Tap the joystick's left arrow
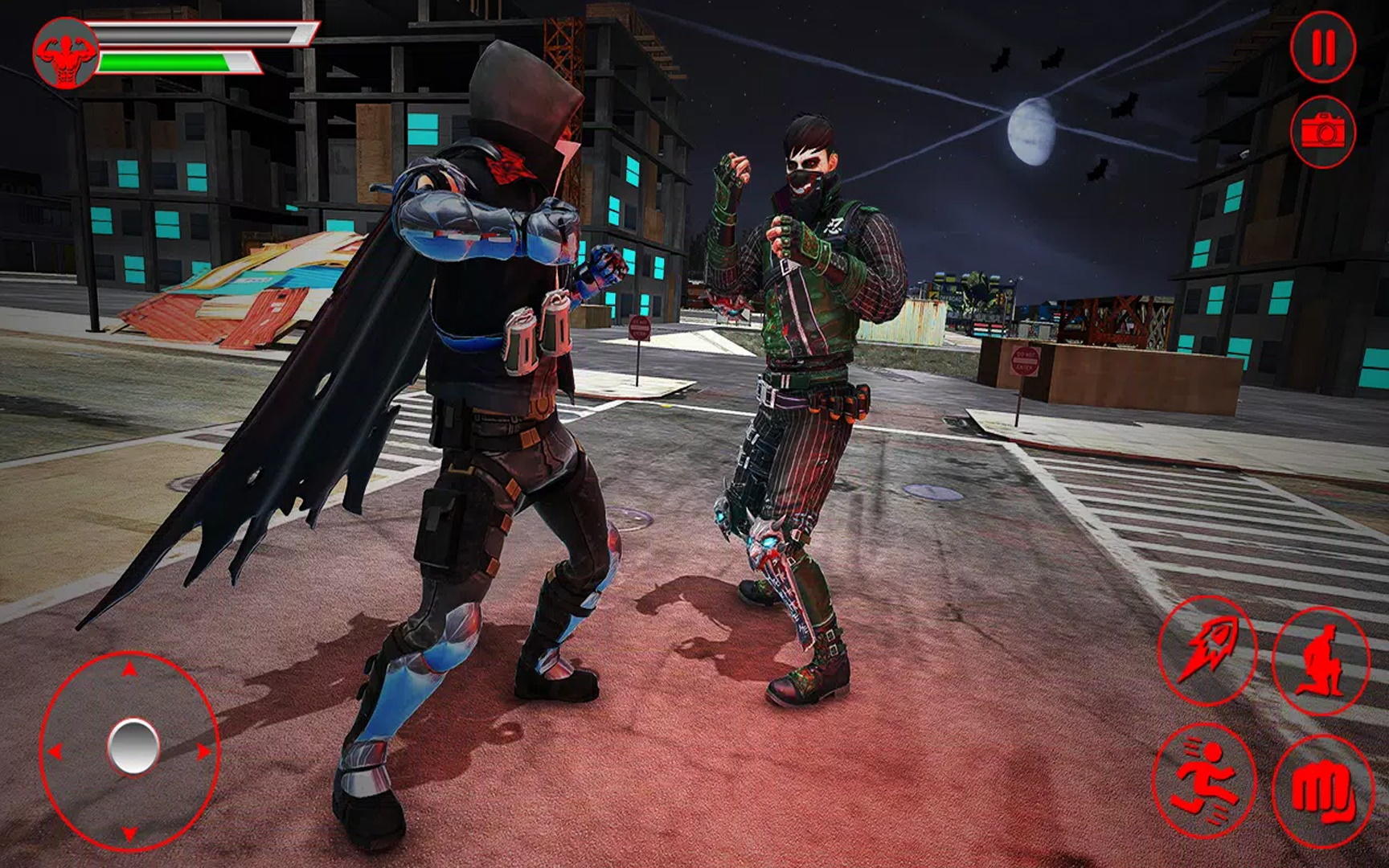The image size is (1389, 868). click(x=55, y=751)
